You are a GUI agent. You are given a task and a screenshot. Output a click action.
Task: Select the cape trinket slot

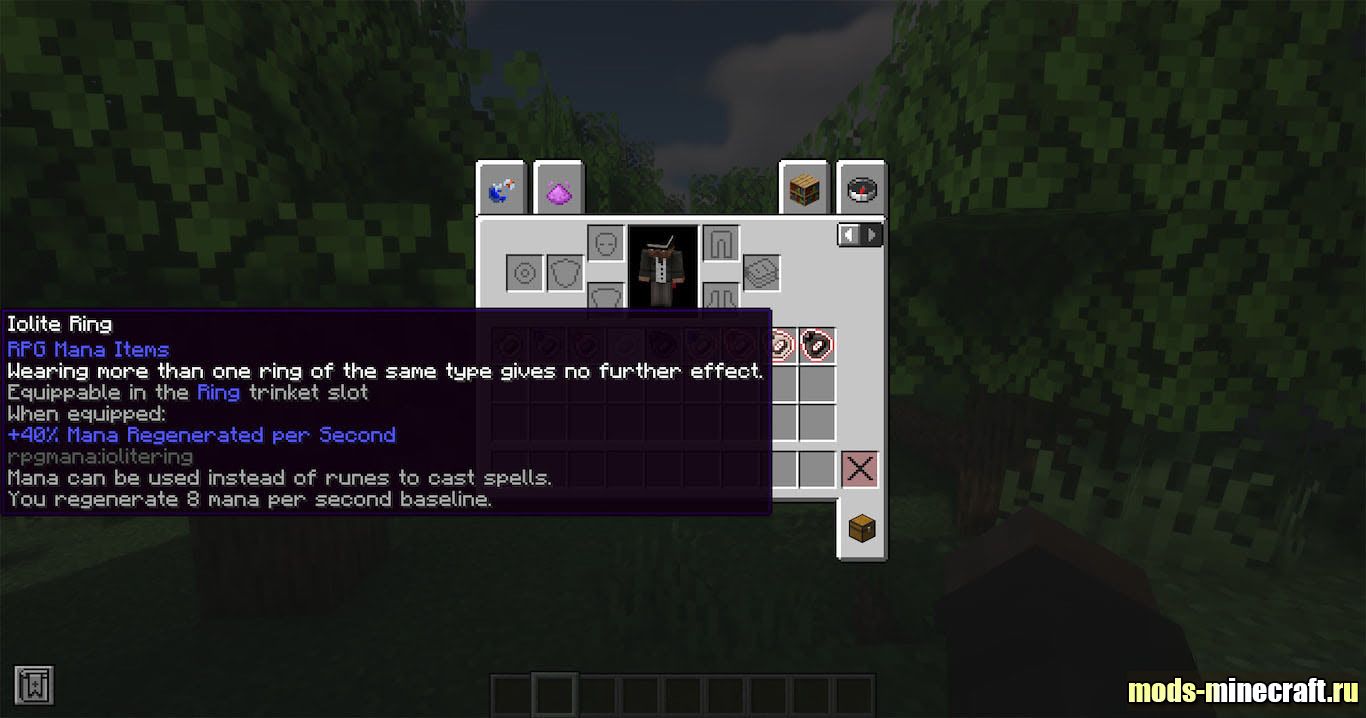tap(762, 272)
